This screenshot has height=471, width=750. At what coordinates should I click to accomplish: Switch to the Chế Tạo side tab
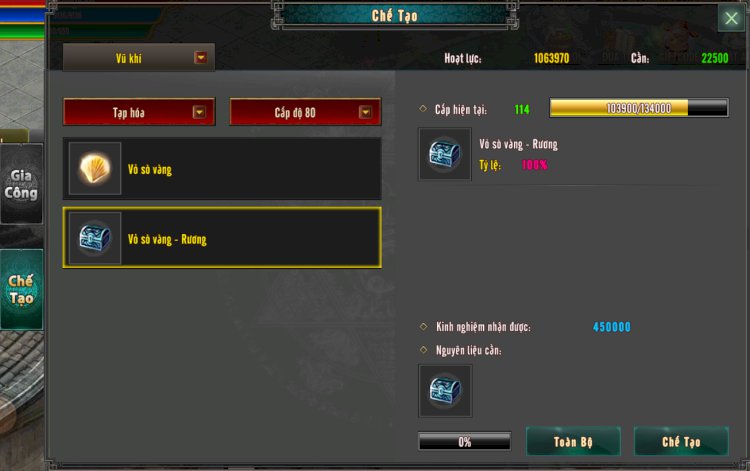(21, 289)
